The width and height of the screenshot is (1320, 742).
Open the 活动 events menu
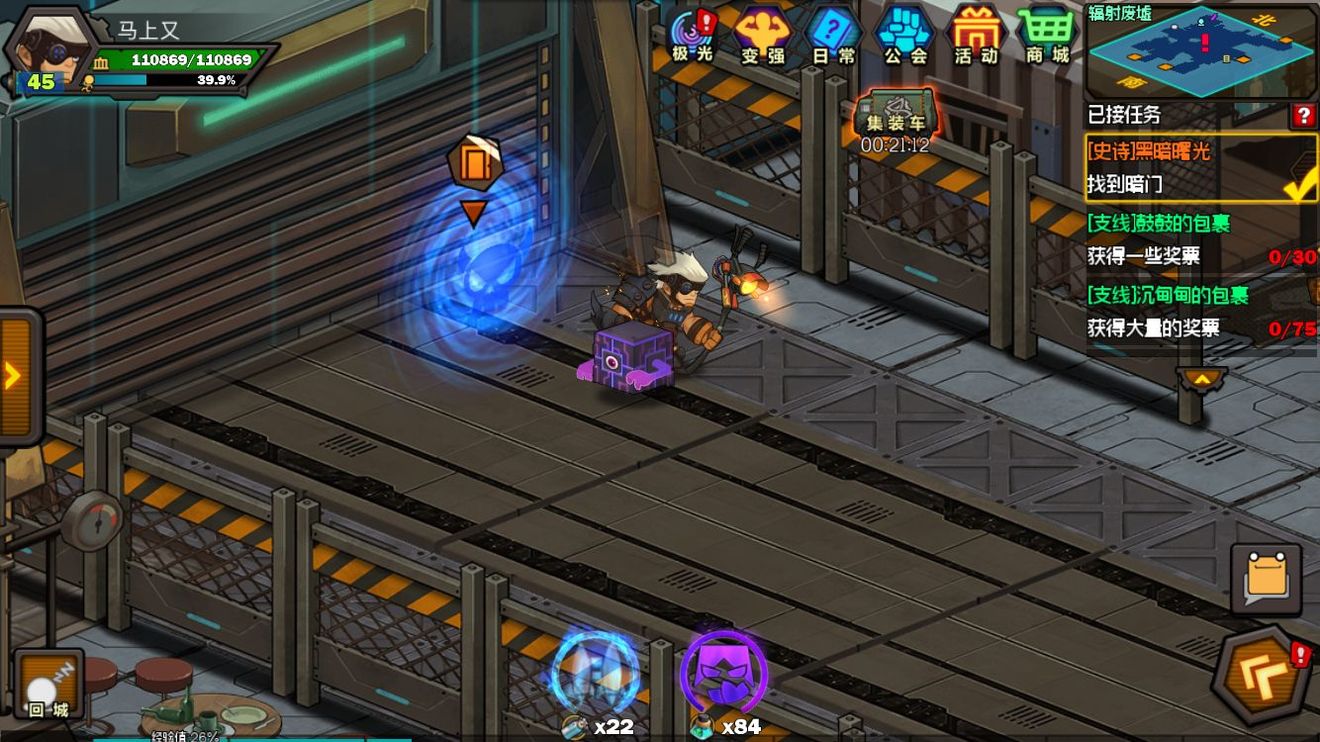976,35
